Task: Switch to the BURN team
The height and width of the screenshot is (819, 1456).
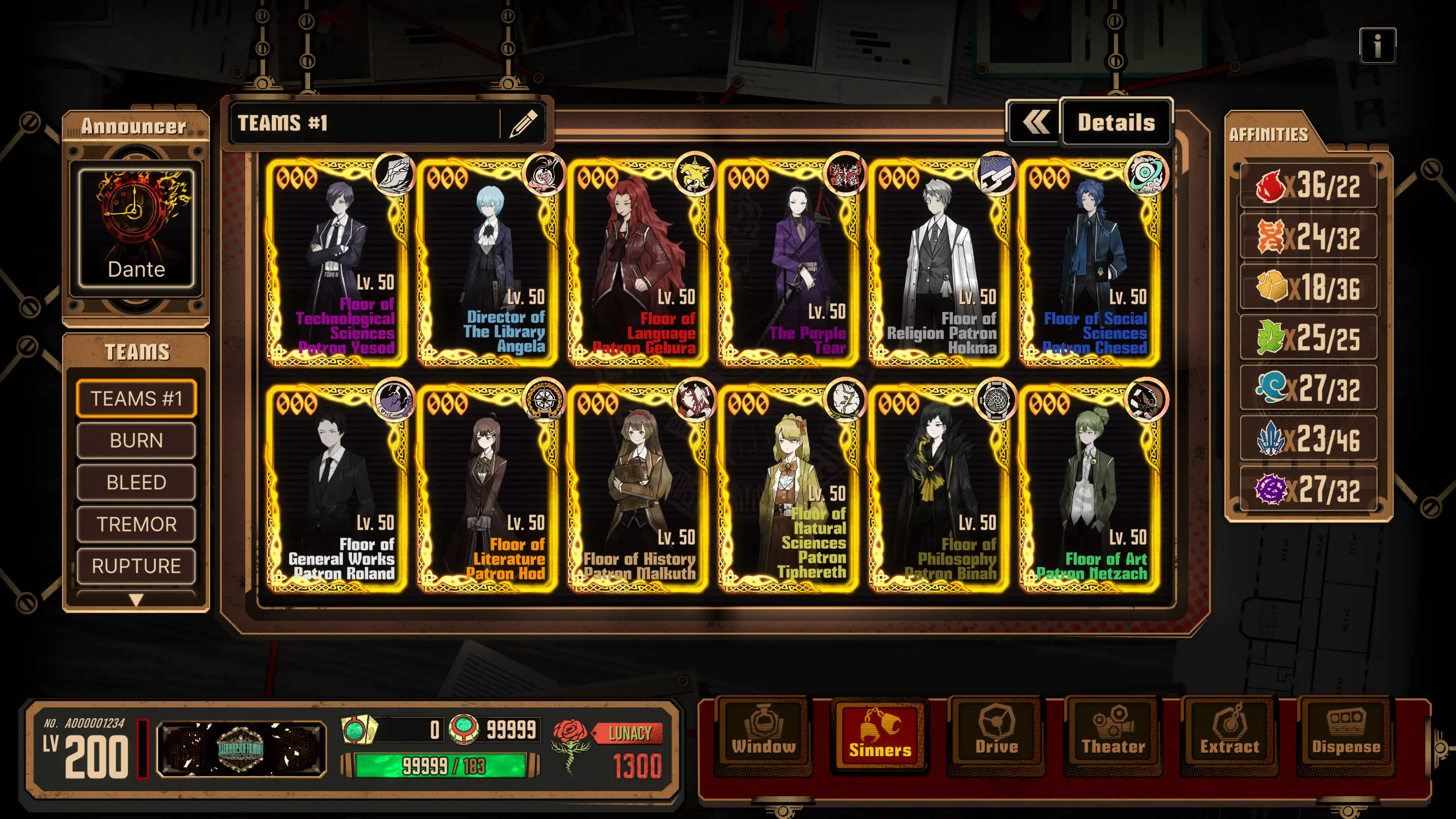Action: click(x=136, y=441)
